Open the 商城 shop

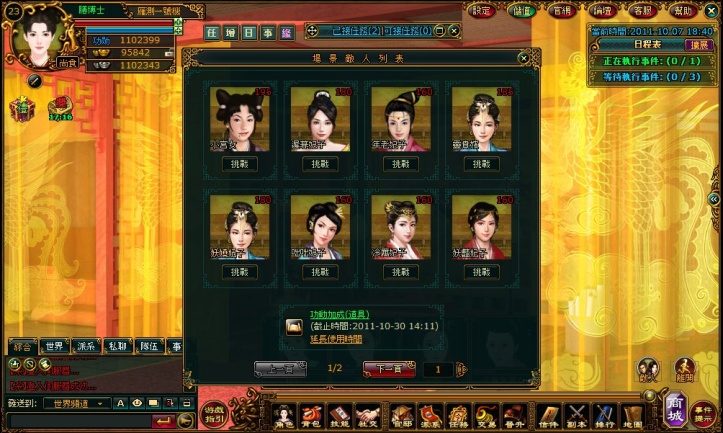(x=676, y=410)
